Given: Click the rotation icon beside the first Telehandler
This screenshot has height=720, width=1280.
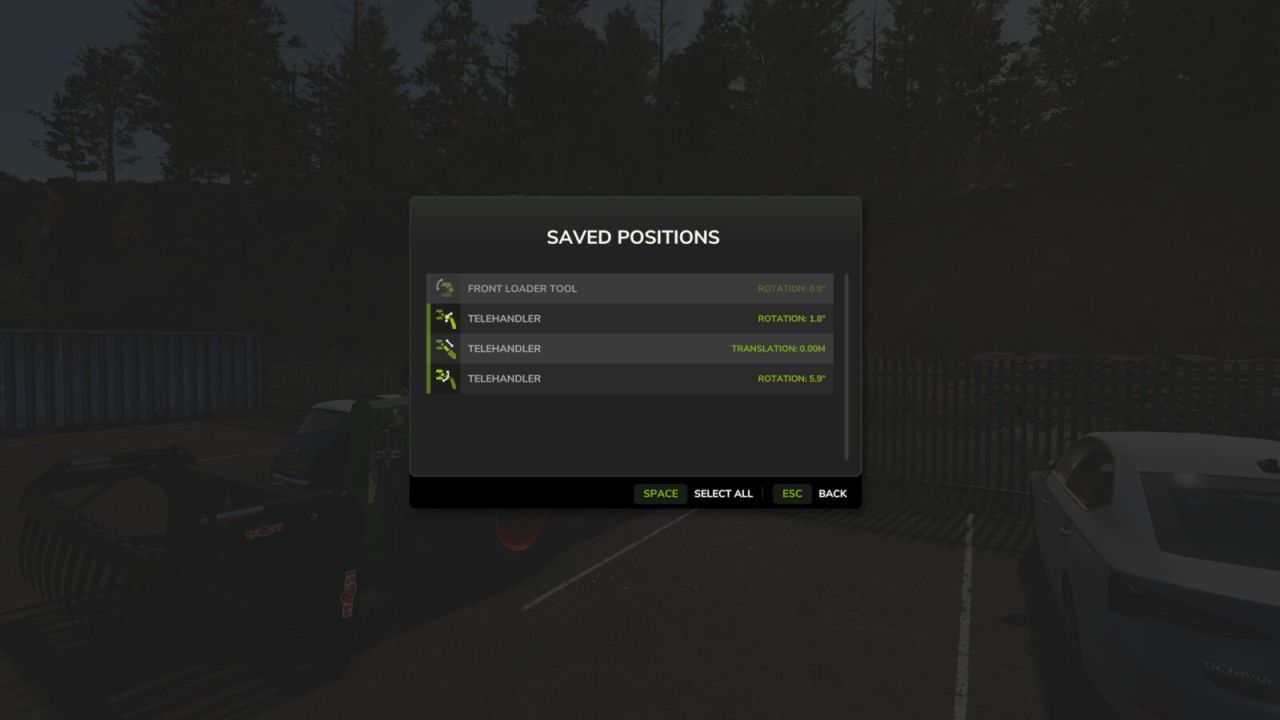Looking at the screenshot, I should pos(445,318).
